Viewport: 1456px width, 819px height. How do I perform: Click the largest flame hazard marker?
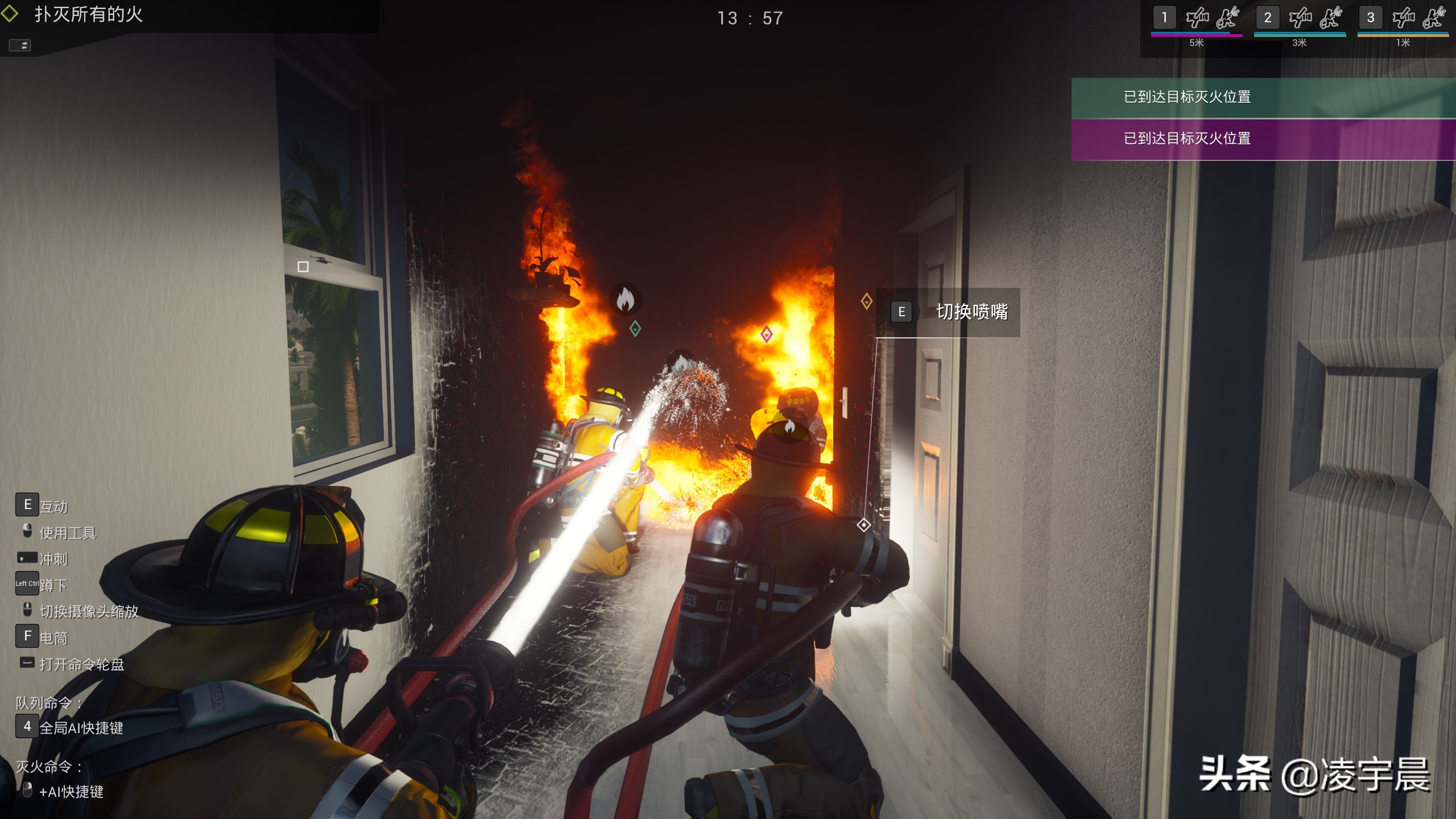point(625,299)
